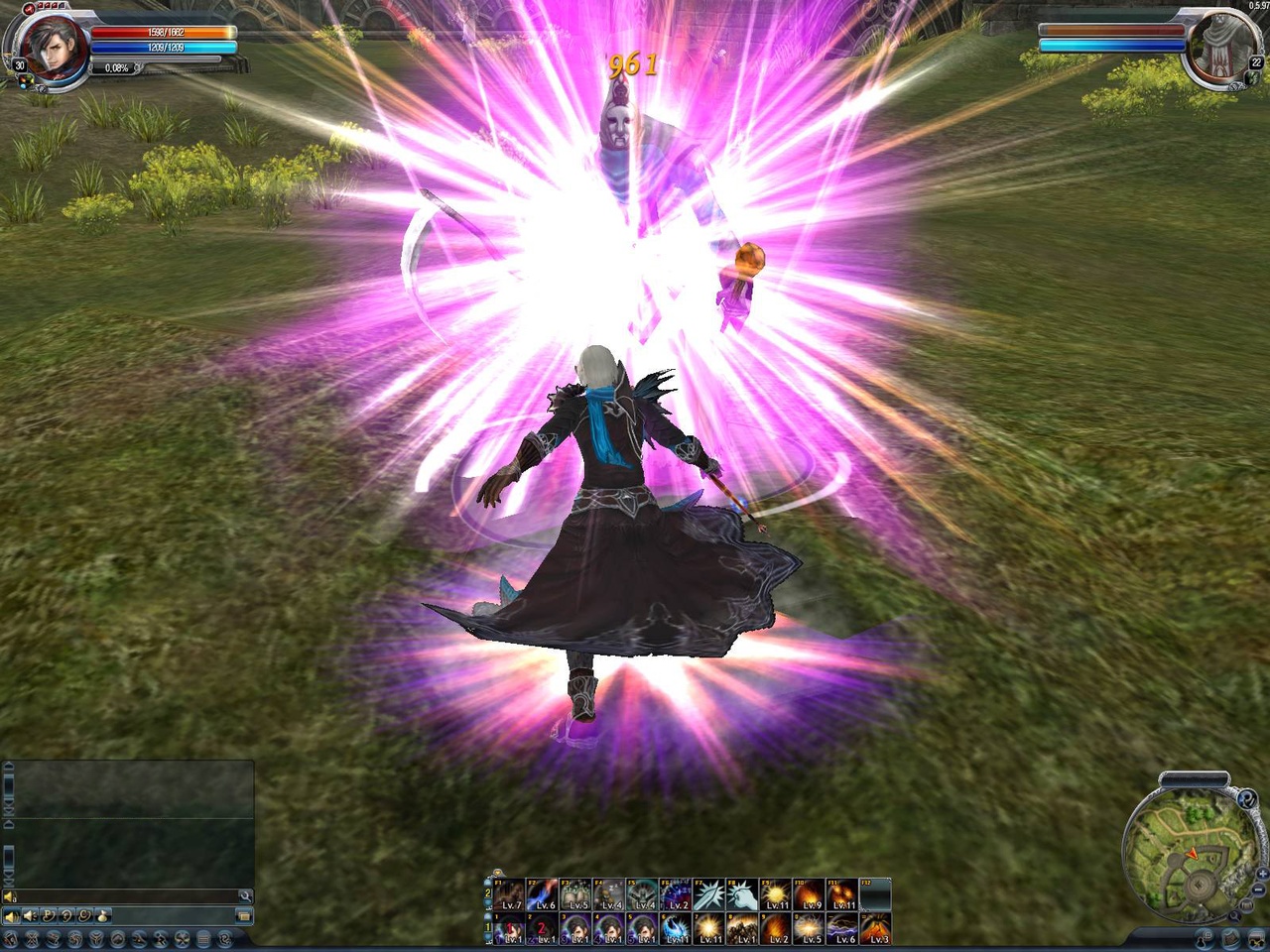Viewport: 1270px width, 952px height.
Task: Open the character social icon beneath the minimap
Action: pyautogui.click(x=1203, y=939)
